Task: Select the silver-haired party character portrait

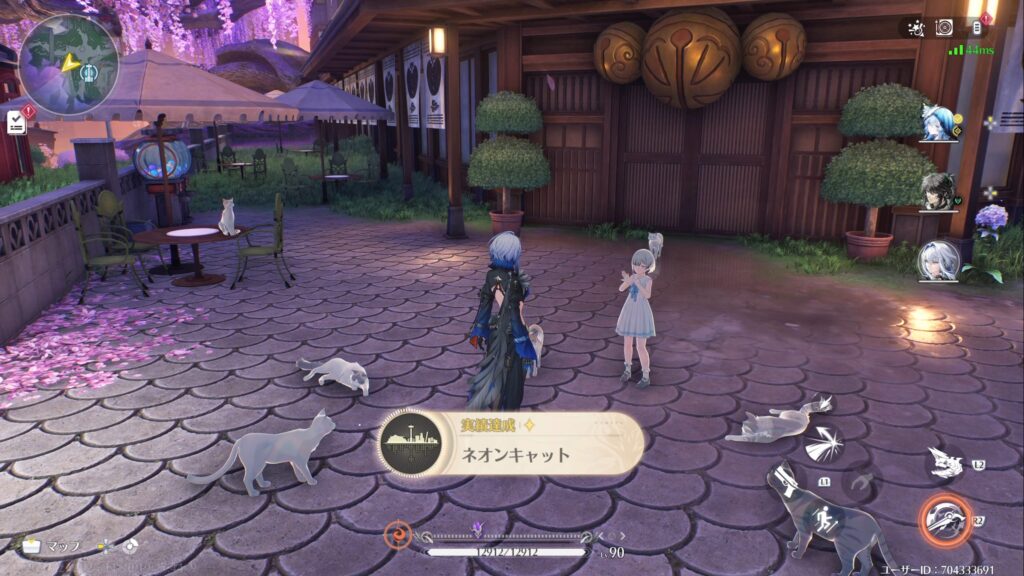Action: coord(939,260)
